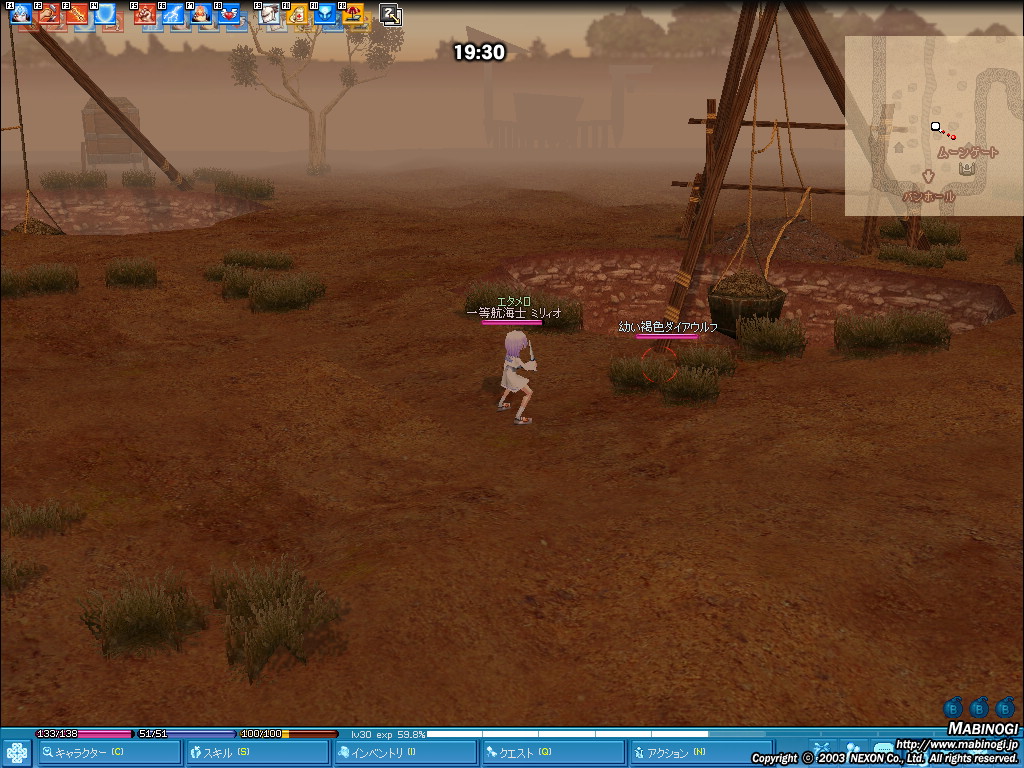Use the F10 first aid bandage skill
Viewport: 1024px width, 768px height.
297,14
